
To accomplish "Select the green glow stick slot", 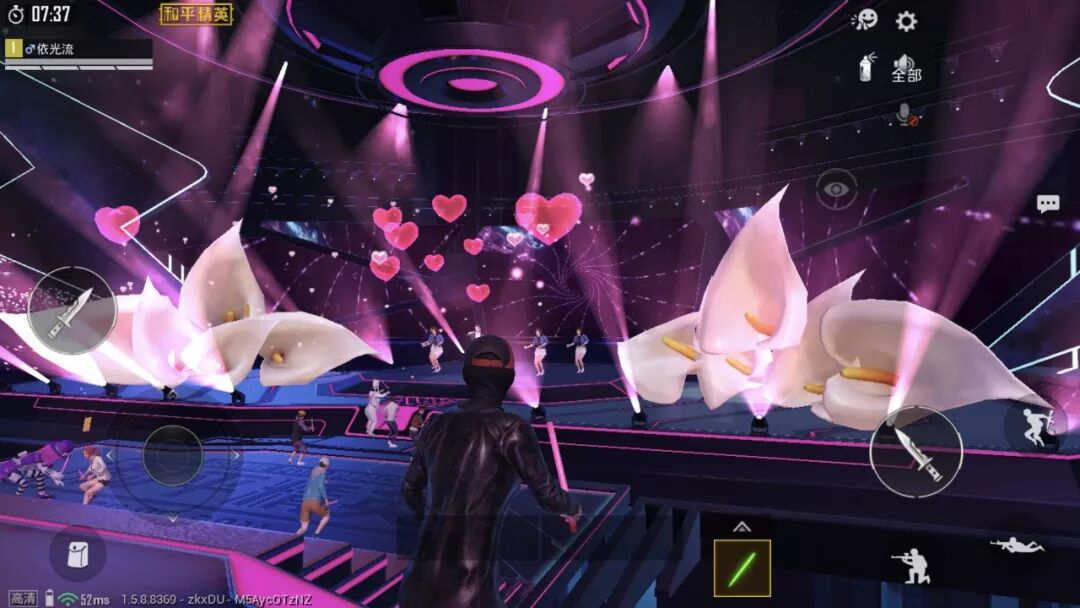I will click(x=742, y=568).
